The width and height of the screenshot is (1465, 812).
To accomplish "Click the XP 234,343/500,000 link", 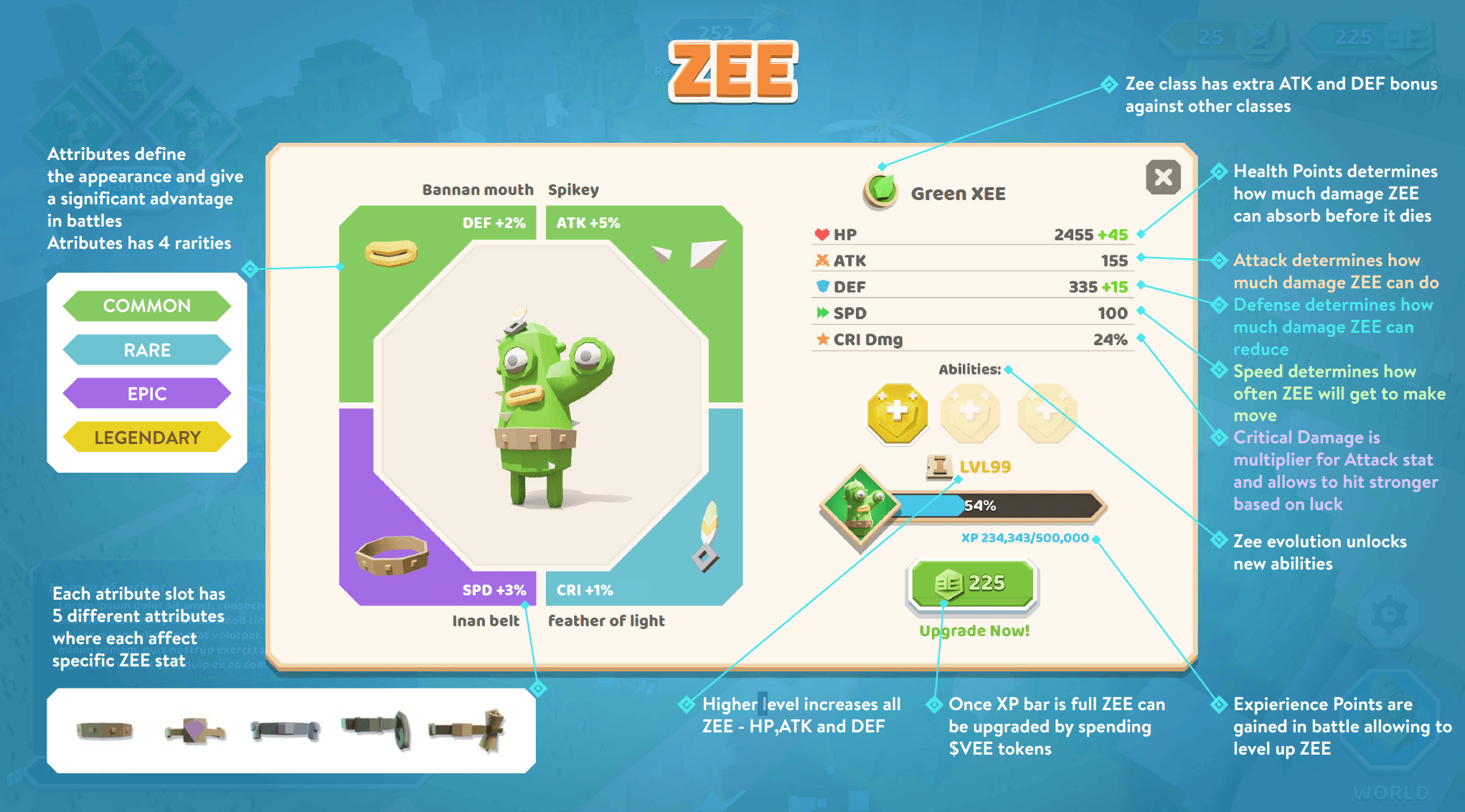I will [x=1026, y=537].
